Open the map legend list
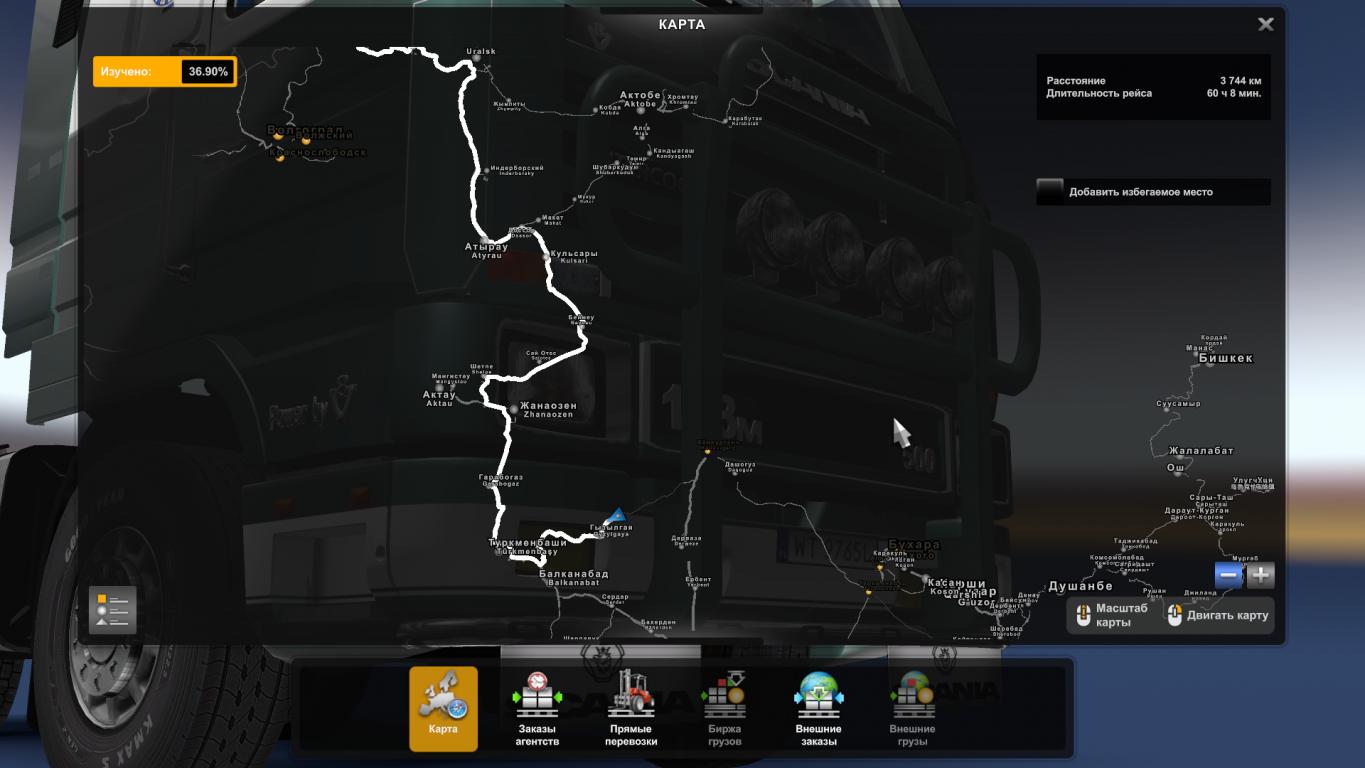This screenshot has width=1365, height=768. 112,609
